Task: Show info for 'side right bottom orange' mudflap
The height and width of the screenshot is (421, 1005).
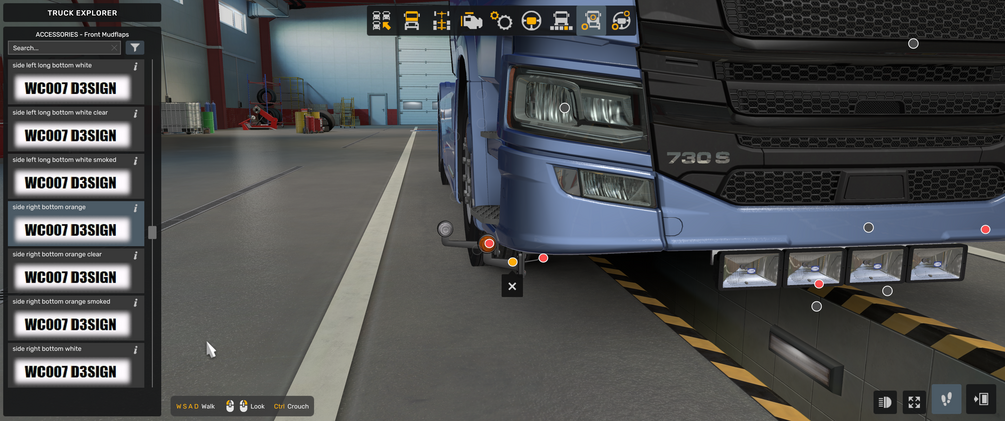Action: 136,208
